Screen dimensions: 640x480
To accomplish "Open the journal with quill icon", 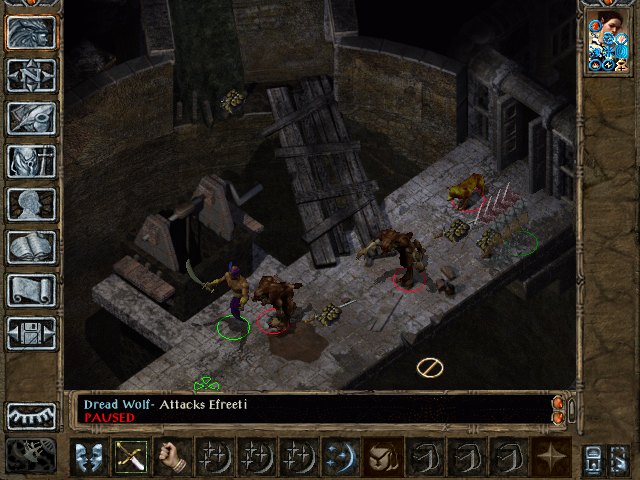I will 31,118.
